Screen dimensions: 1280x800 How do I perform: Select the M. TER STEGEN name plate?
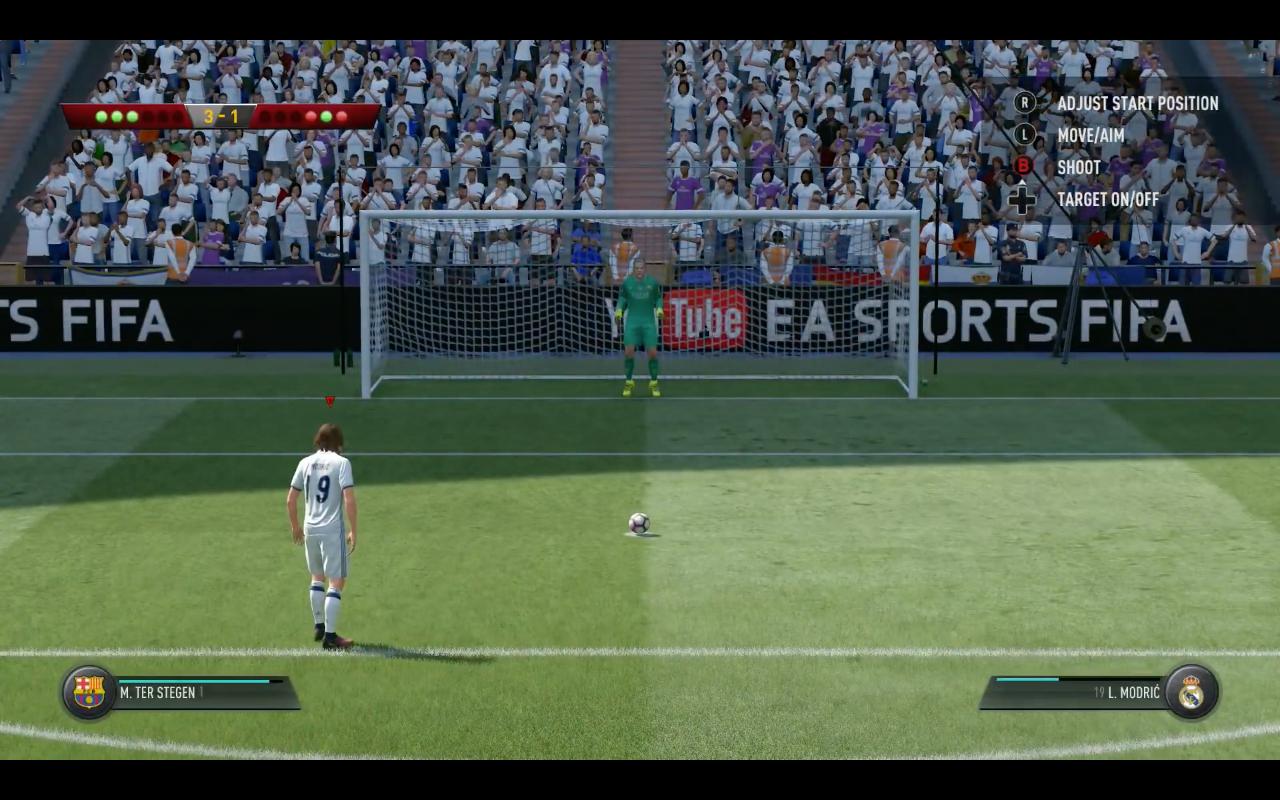[160, 692]
